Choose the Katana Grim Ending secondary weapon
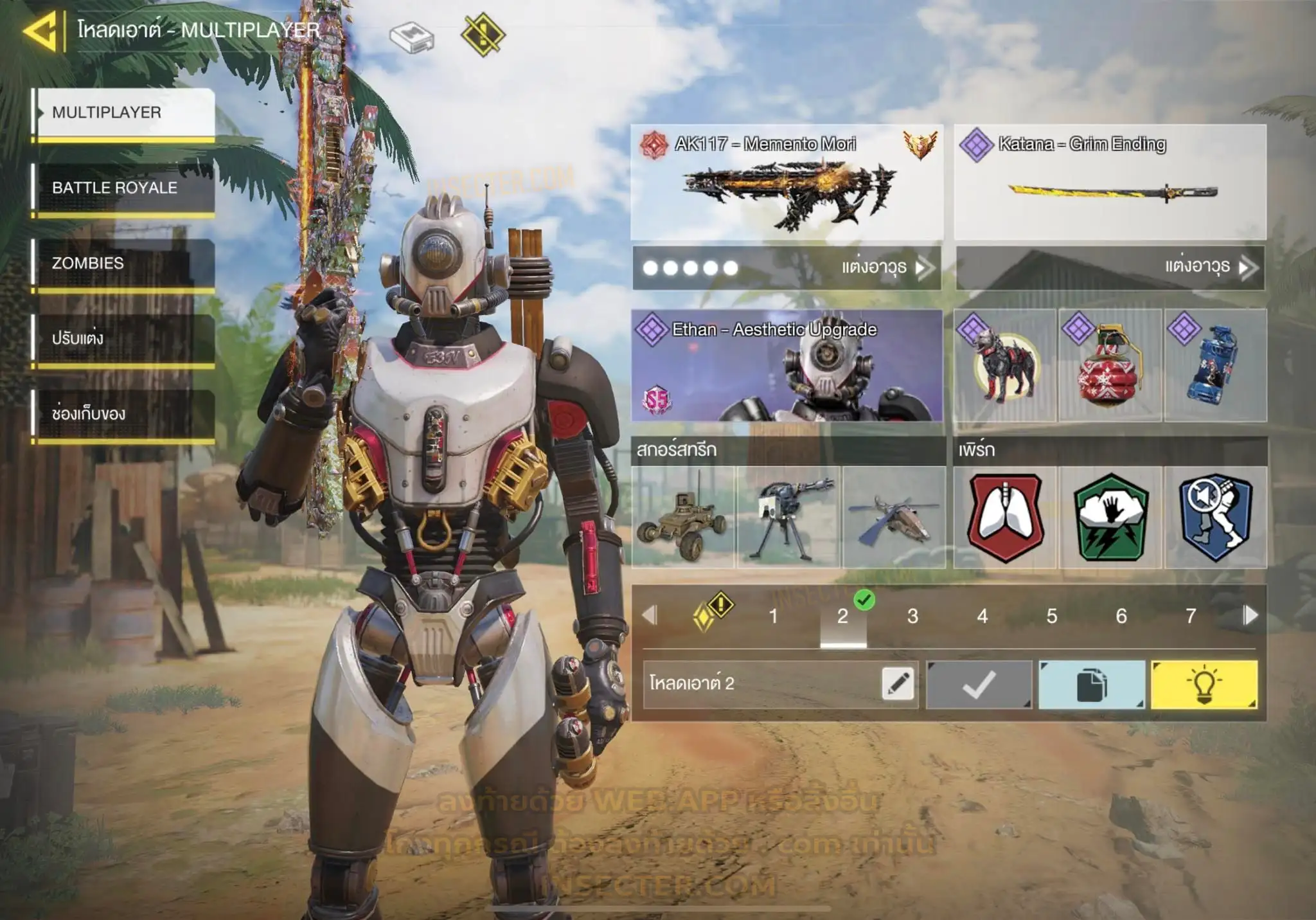 pos(1110,183)
